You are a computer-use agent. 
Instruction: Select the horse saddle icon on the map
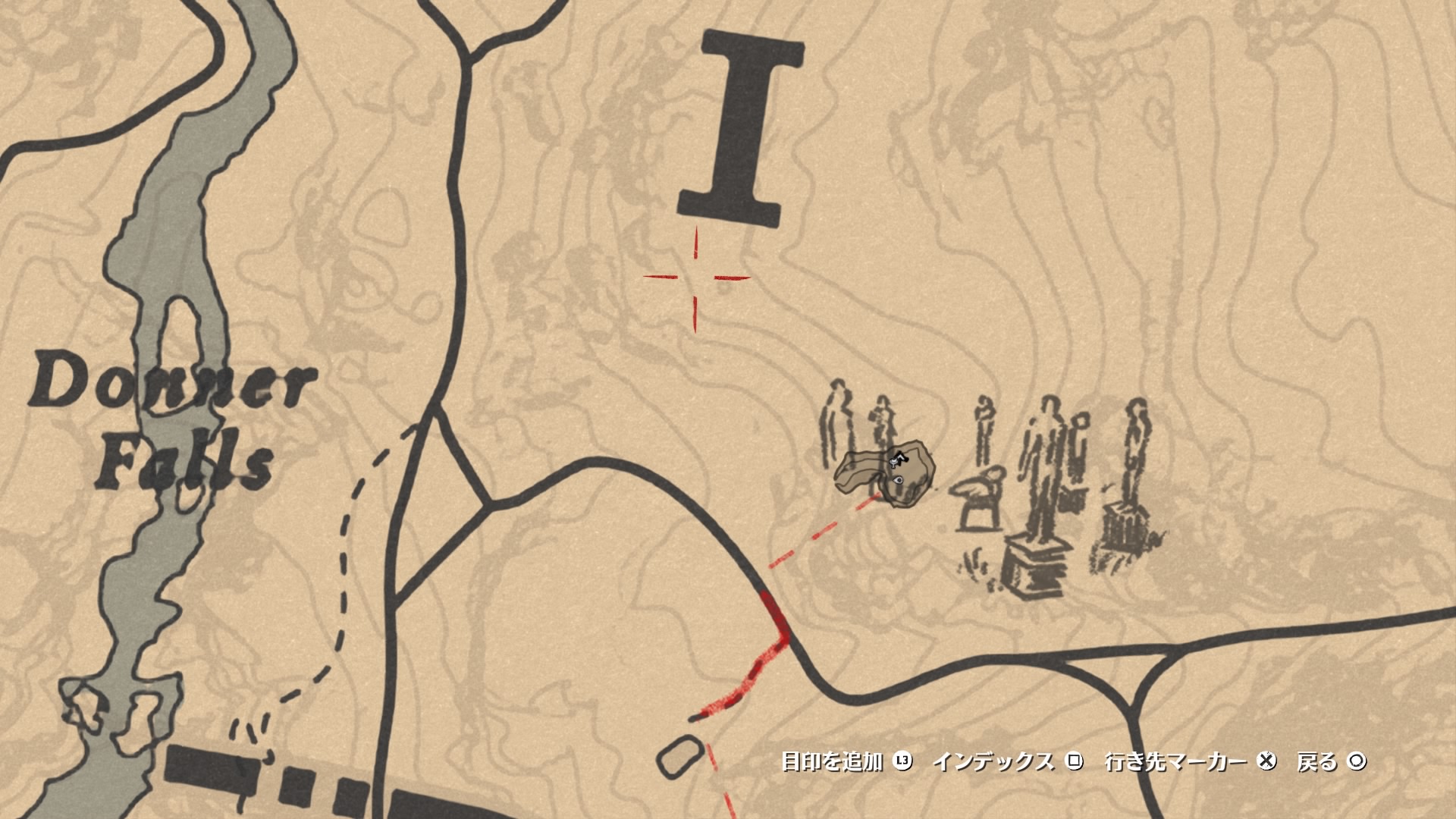893,463
